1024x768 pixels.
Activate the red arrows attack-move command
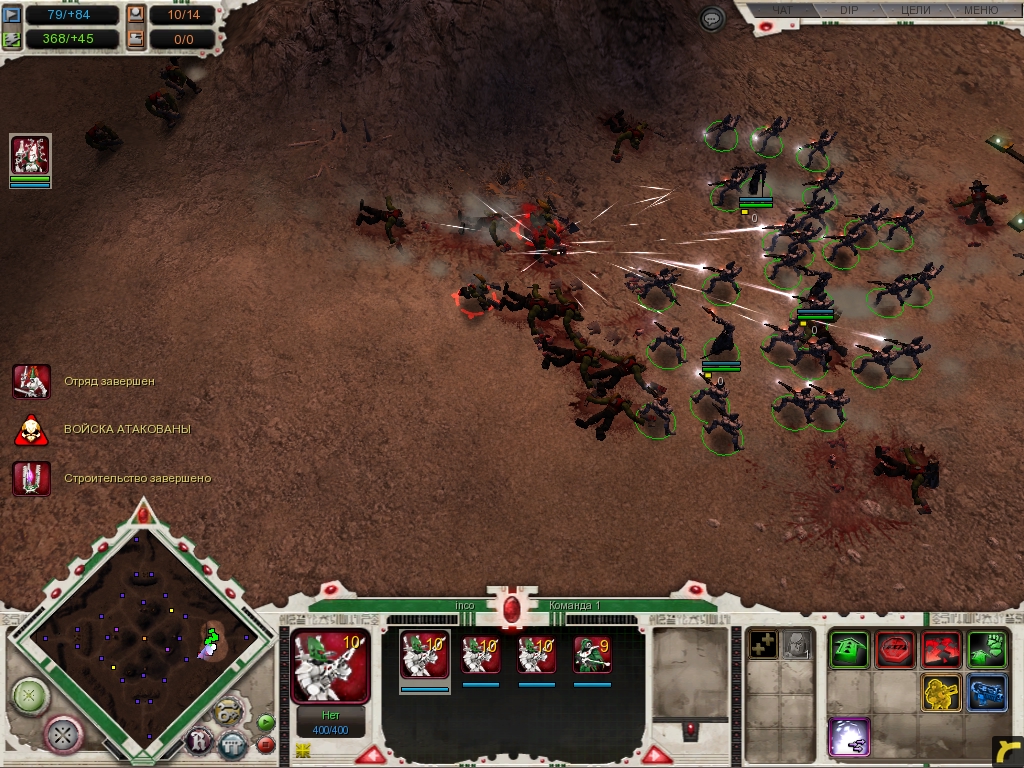coord(941,650)
